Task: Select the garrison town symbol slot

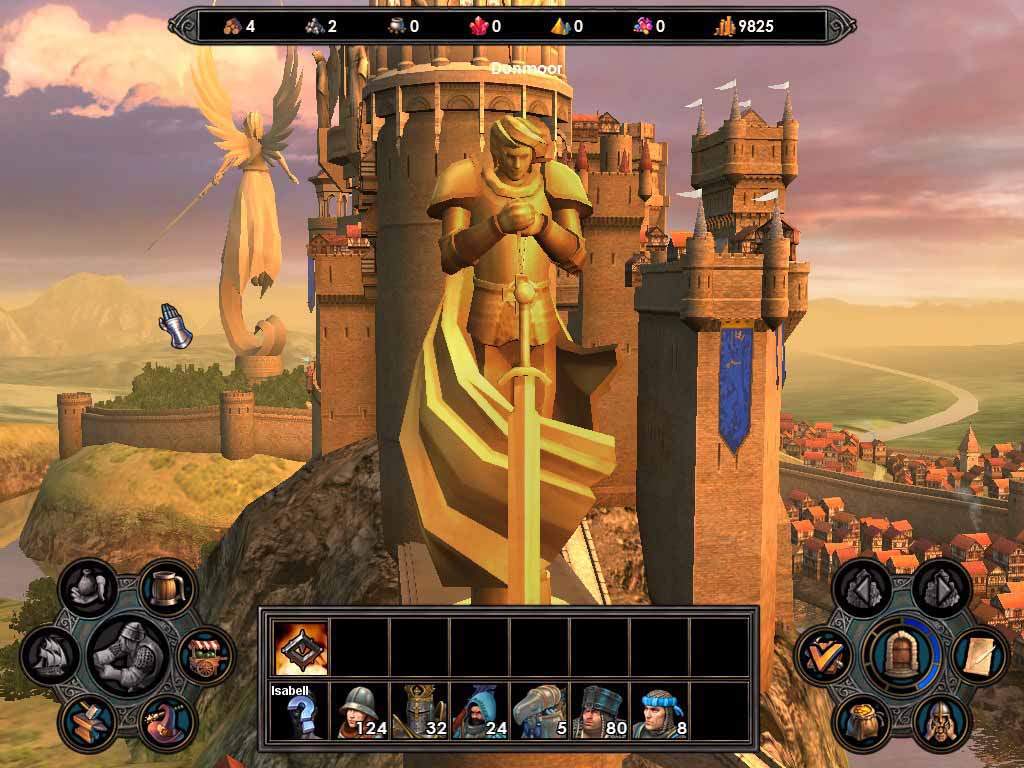Action: 301,647
